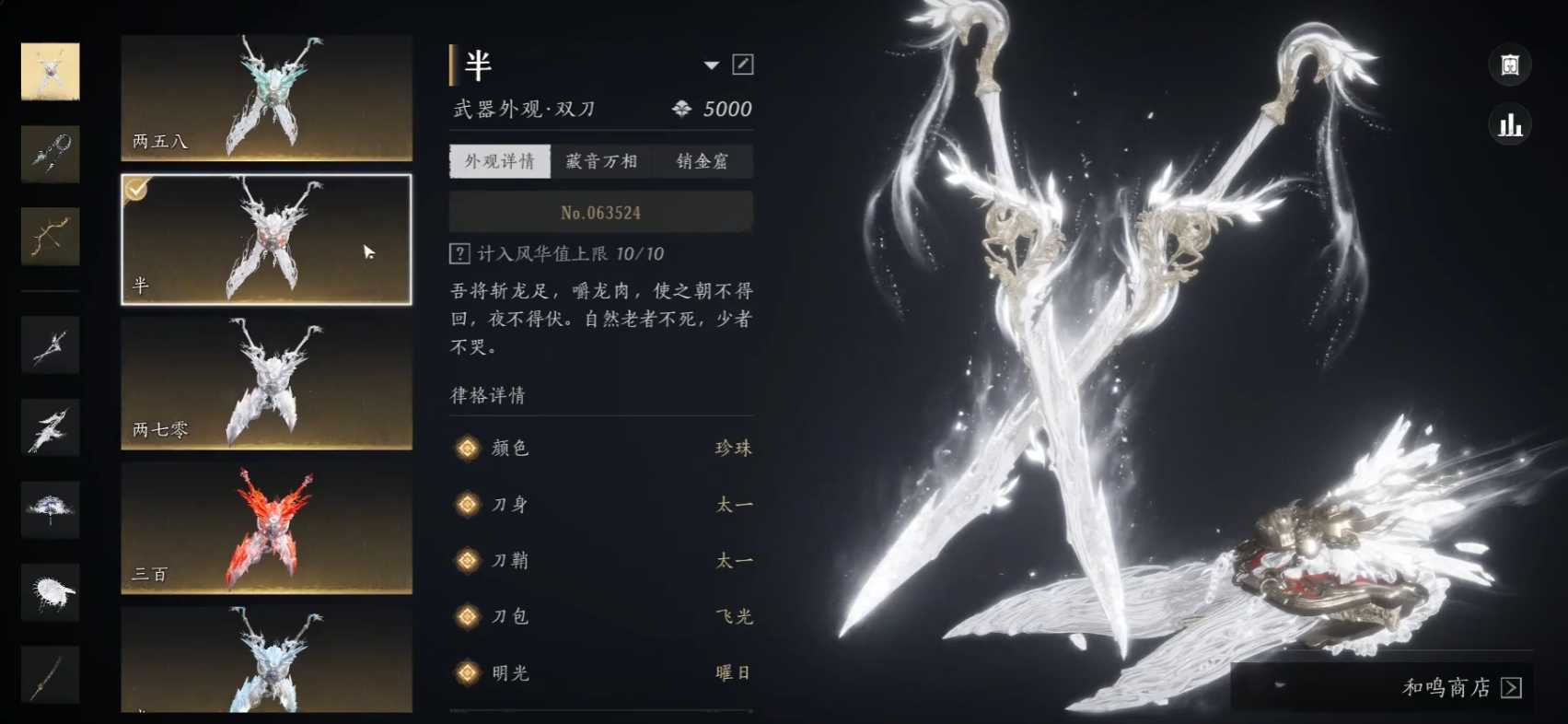
Task: Select the dual blades category in left sidebar
Action: [51, 72]
